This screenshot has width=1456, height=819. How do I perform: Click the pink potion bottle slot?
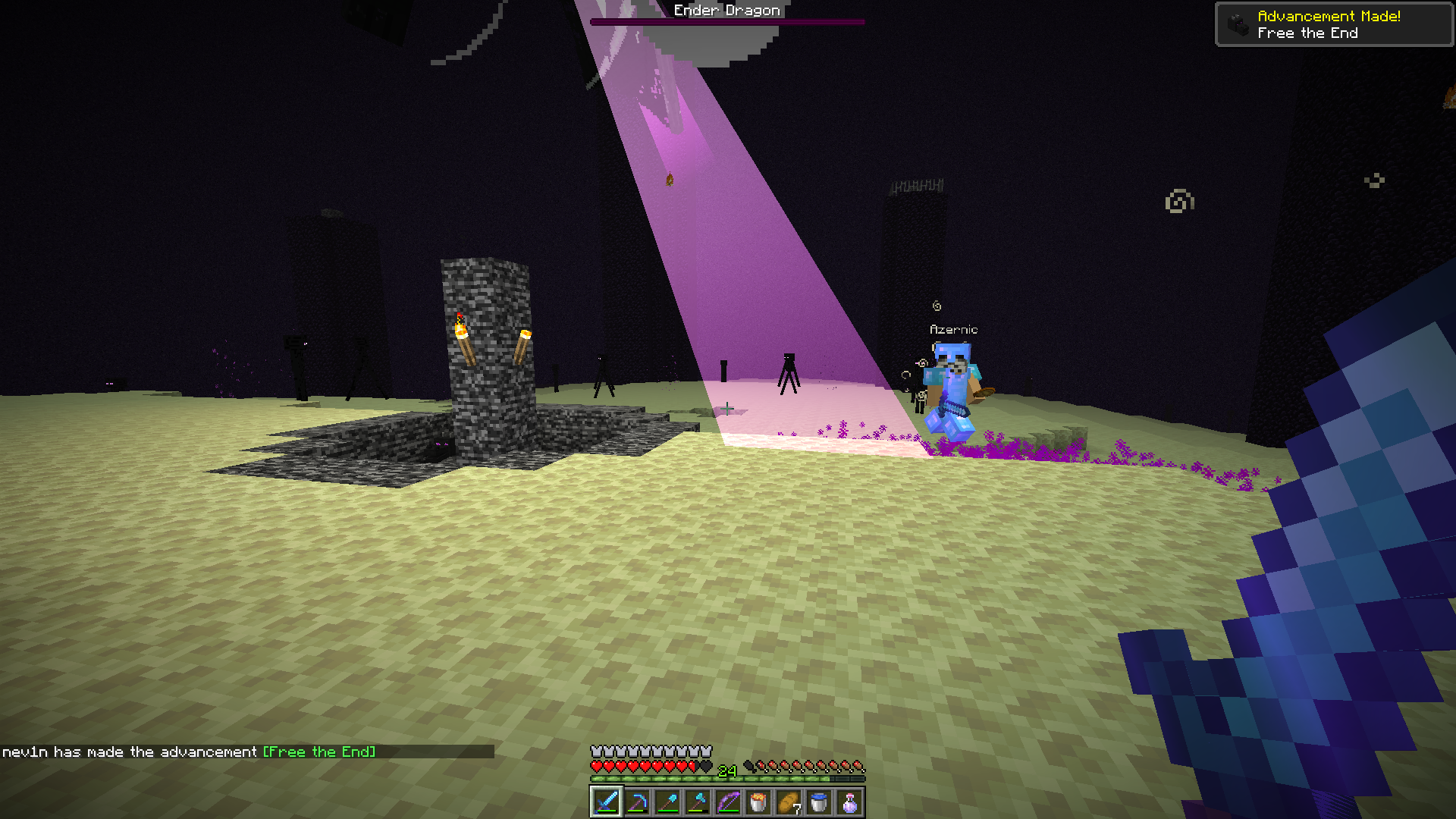tap(849, 802)
